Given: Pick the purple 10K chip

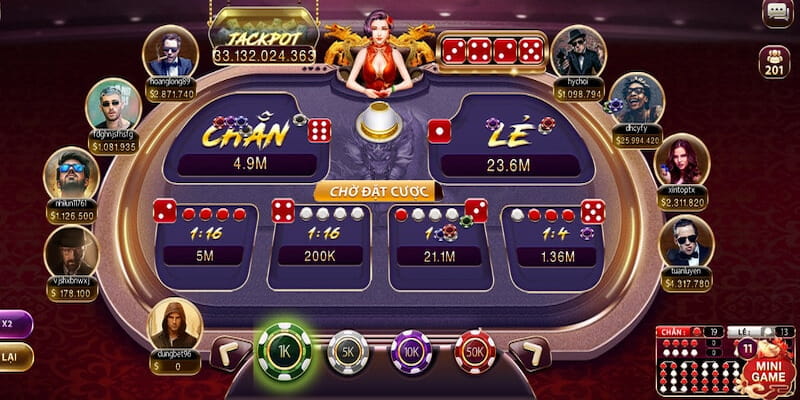Looking at the screenshot, I should tap(411, 352).
